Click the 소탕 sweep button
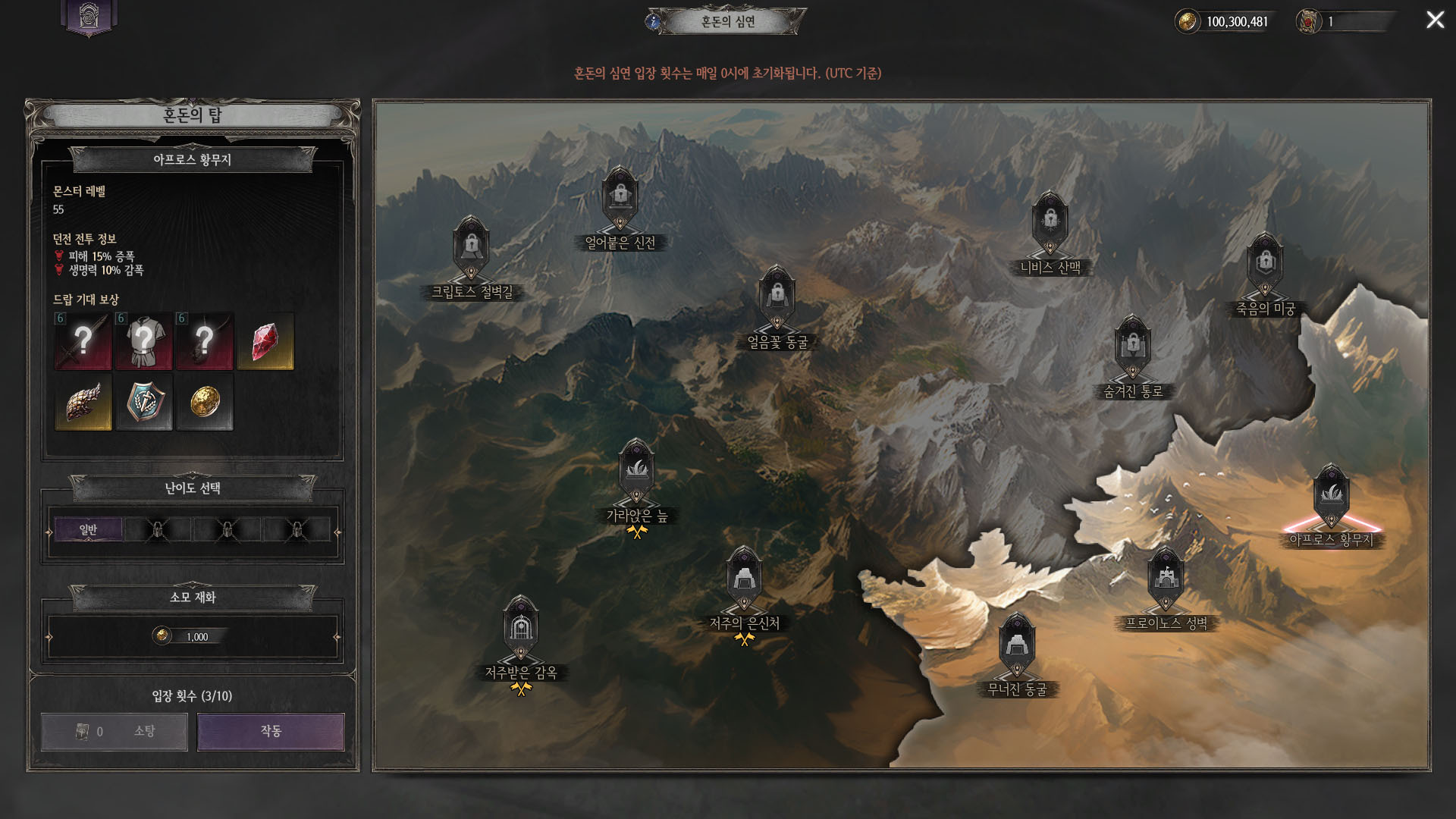This screenshot has height=819, width=1456. point(115,731)
